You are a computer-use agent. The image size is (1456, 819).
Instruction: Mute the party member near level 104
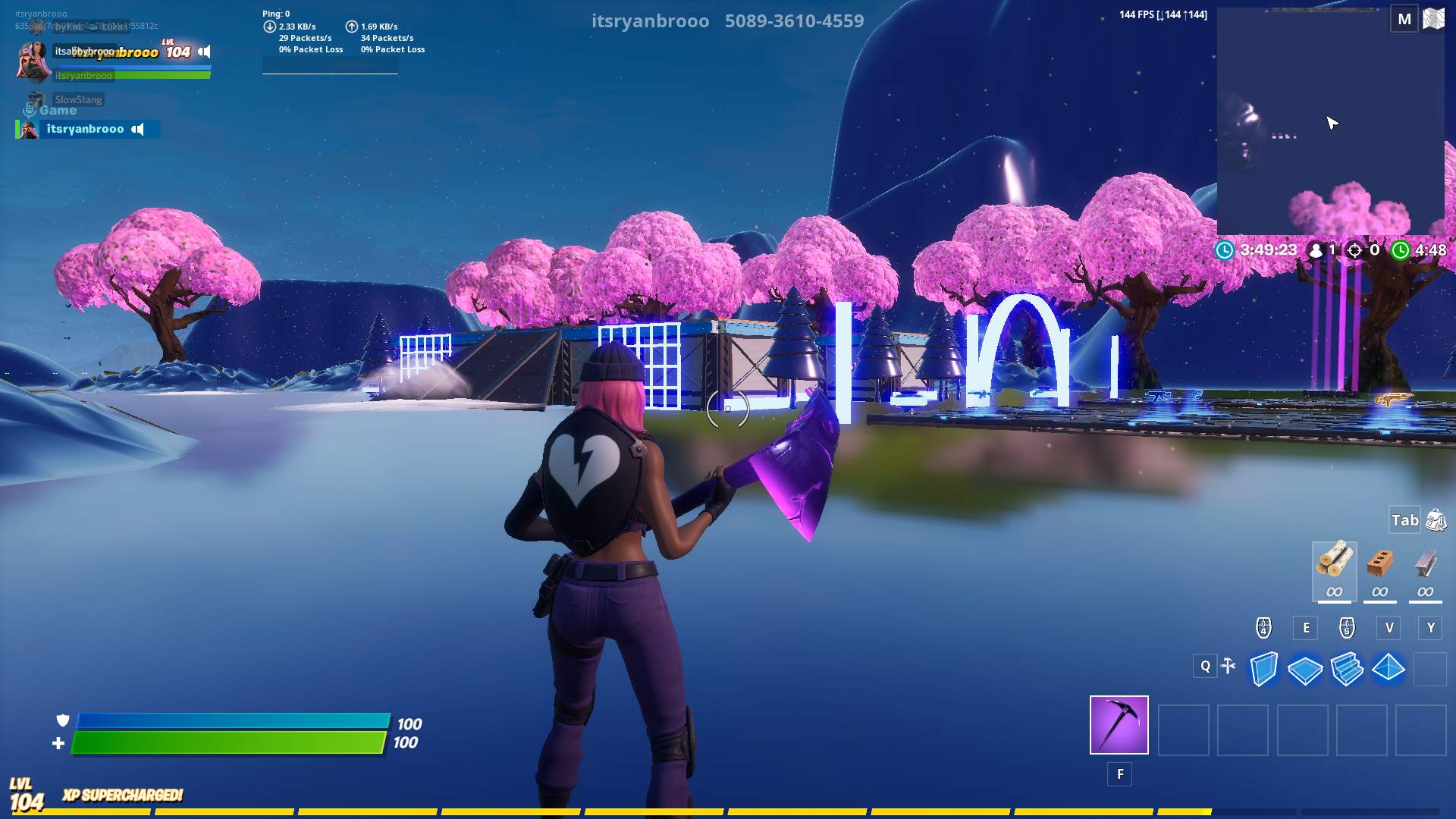[205, 52]
